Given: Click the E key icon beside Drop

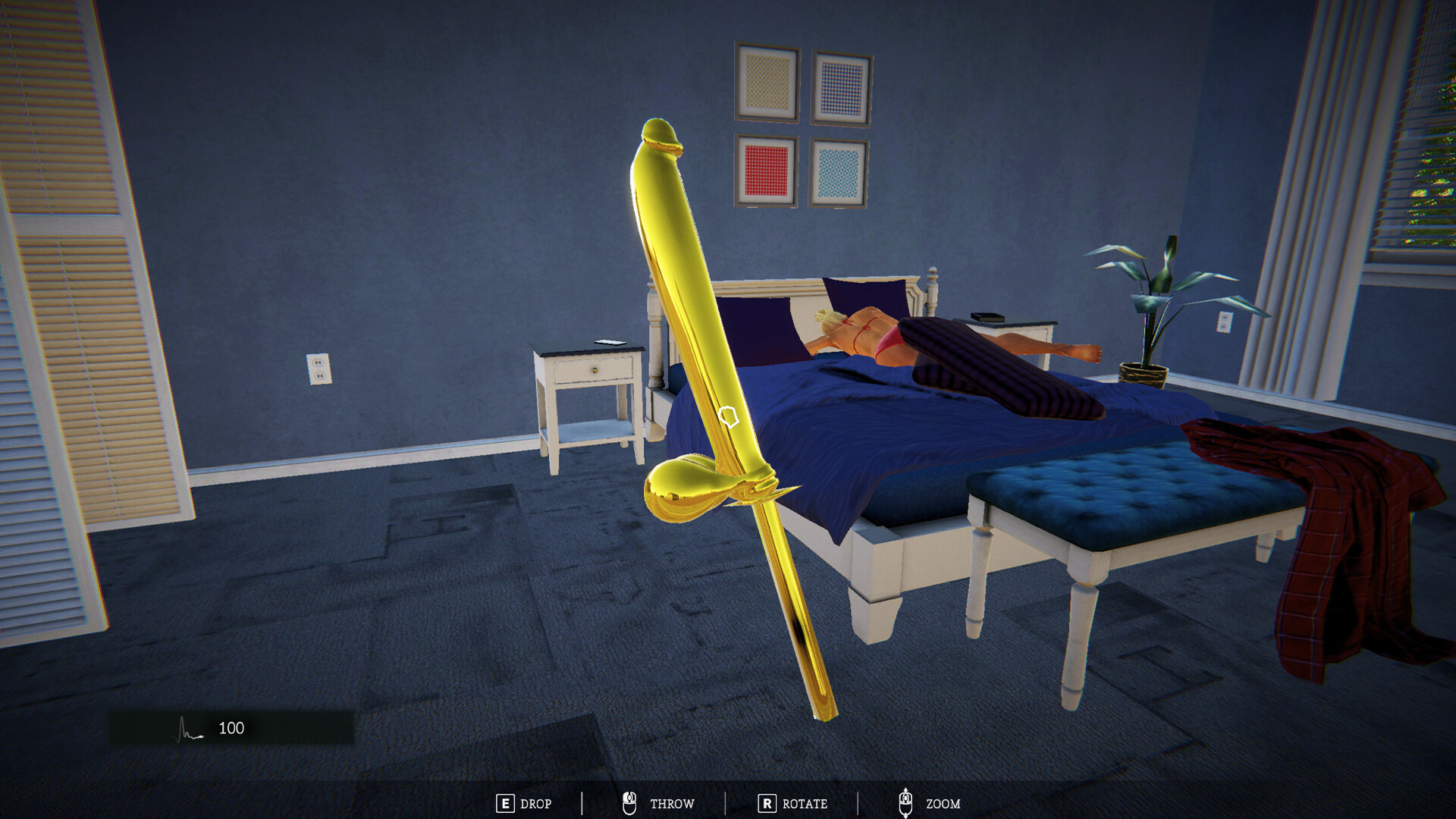Looking at the screenshot, I should [505, 804].
